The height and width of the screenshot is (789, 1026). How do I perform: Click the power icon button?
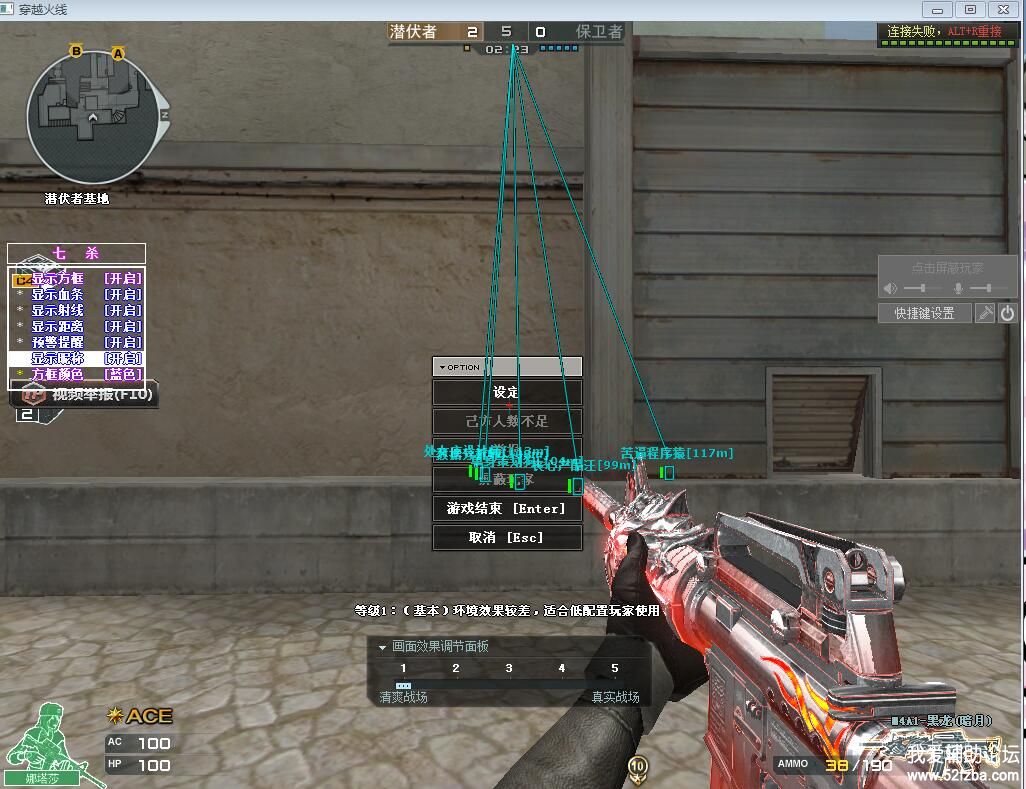1007,313
